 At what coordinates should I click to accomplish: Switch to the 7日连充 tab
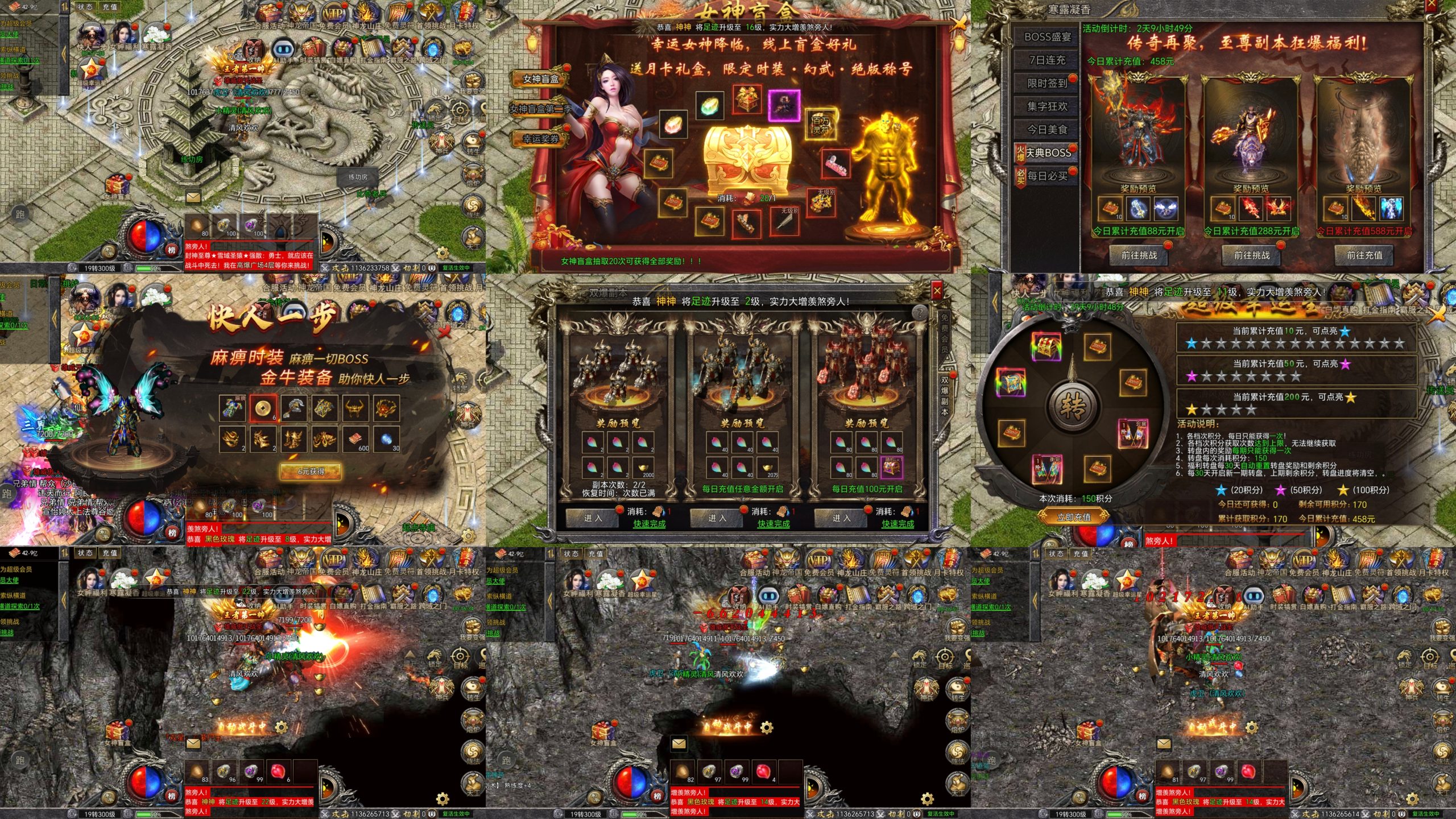[x=1047, y=60]
